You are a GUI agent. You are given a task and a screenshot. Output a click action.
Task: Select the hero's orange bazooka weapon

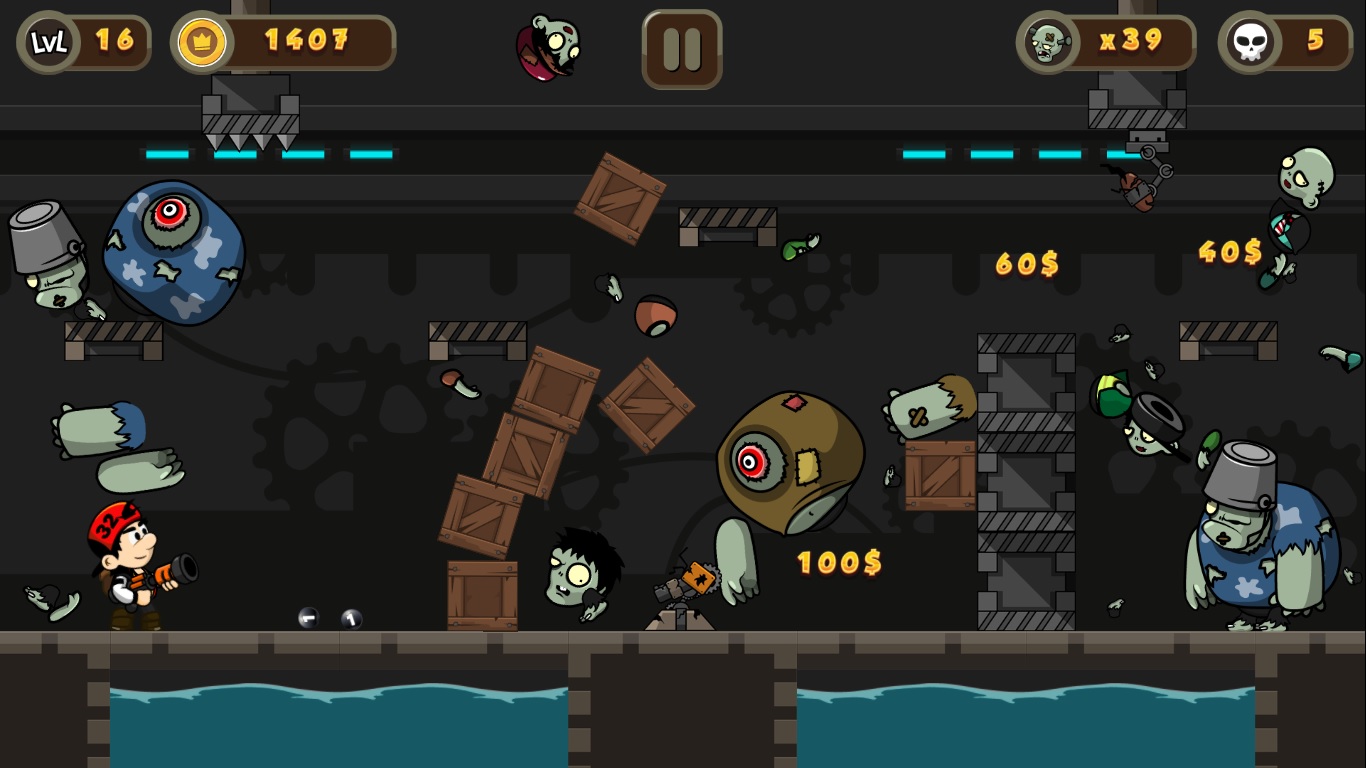[165, 575]
